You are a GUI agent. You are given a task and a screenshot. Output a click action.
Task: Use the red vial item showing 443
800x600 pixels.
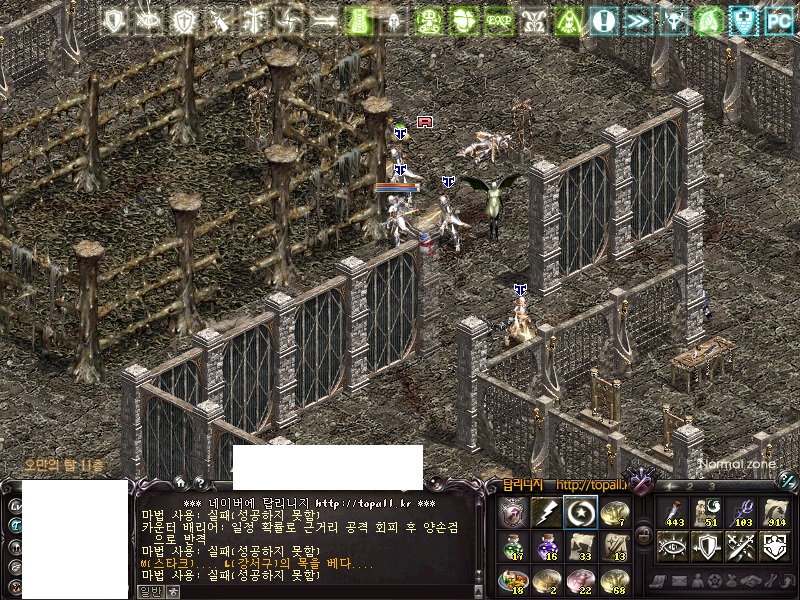671,512
